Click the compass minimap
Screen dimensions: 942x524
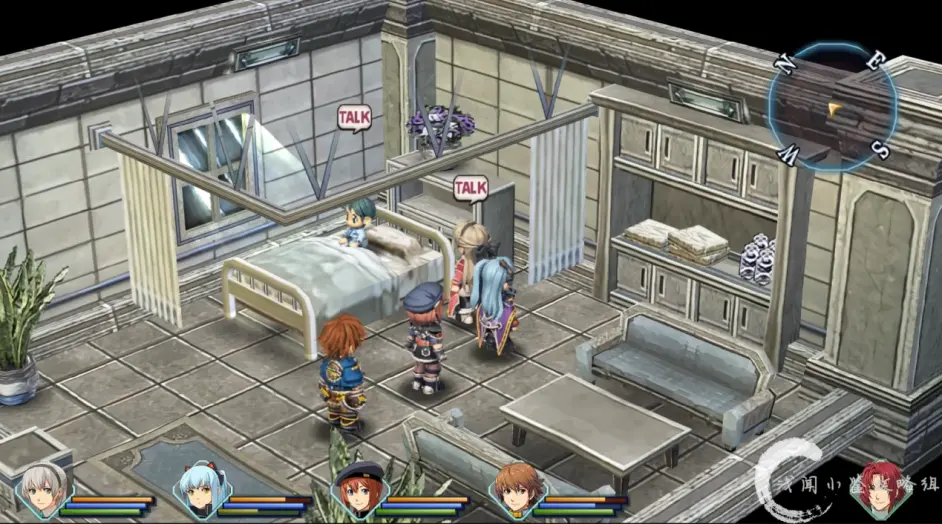[832, 107]
